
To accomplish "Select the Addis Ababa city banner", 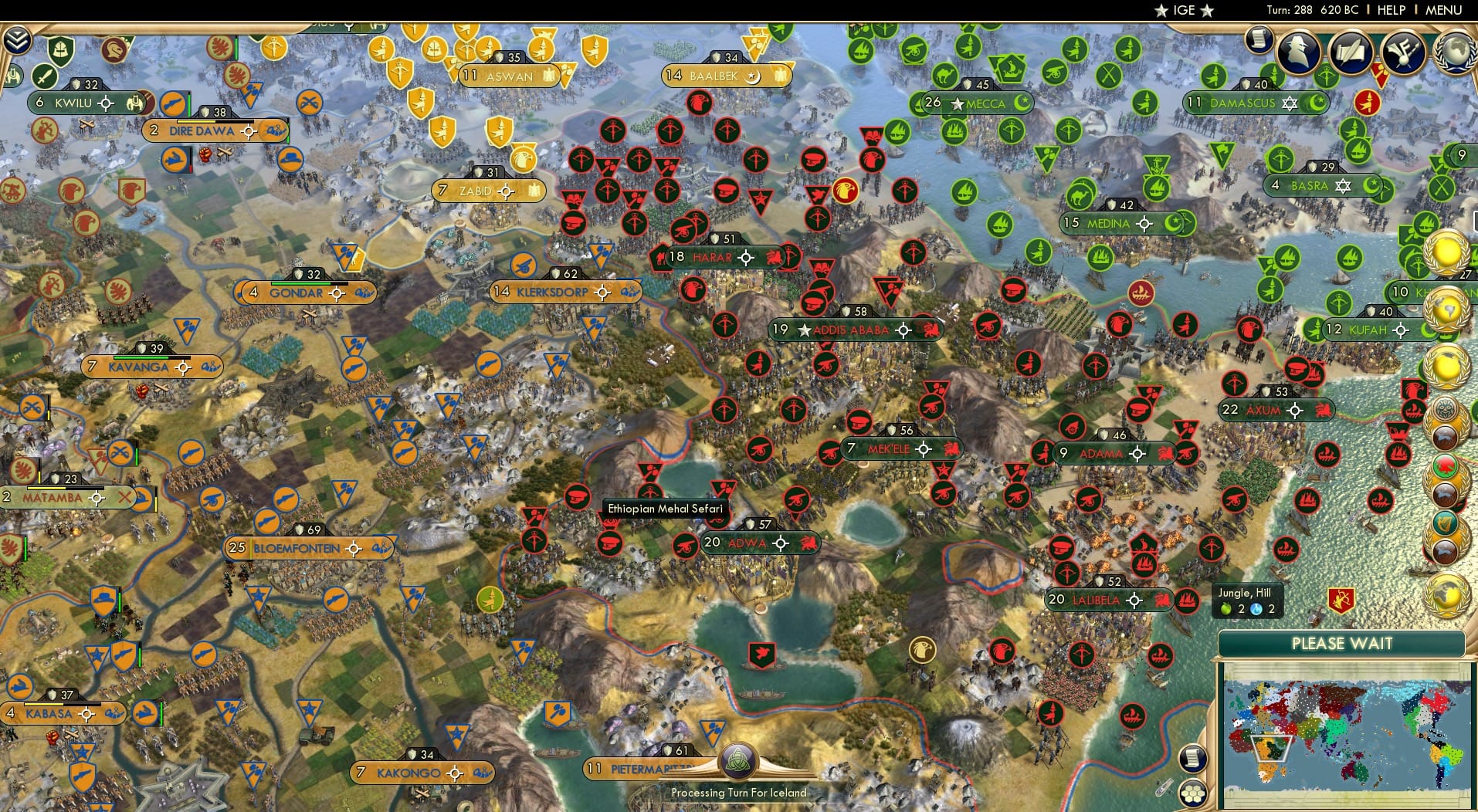I will coord(853,329).
